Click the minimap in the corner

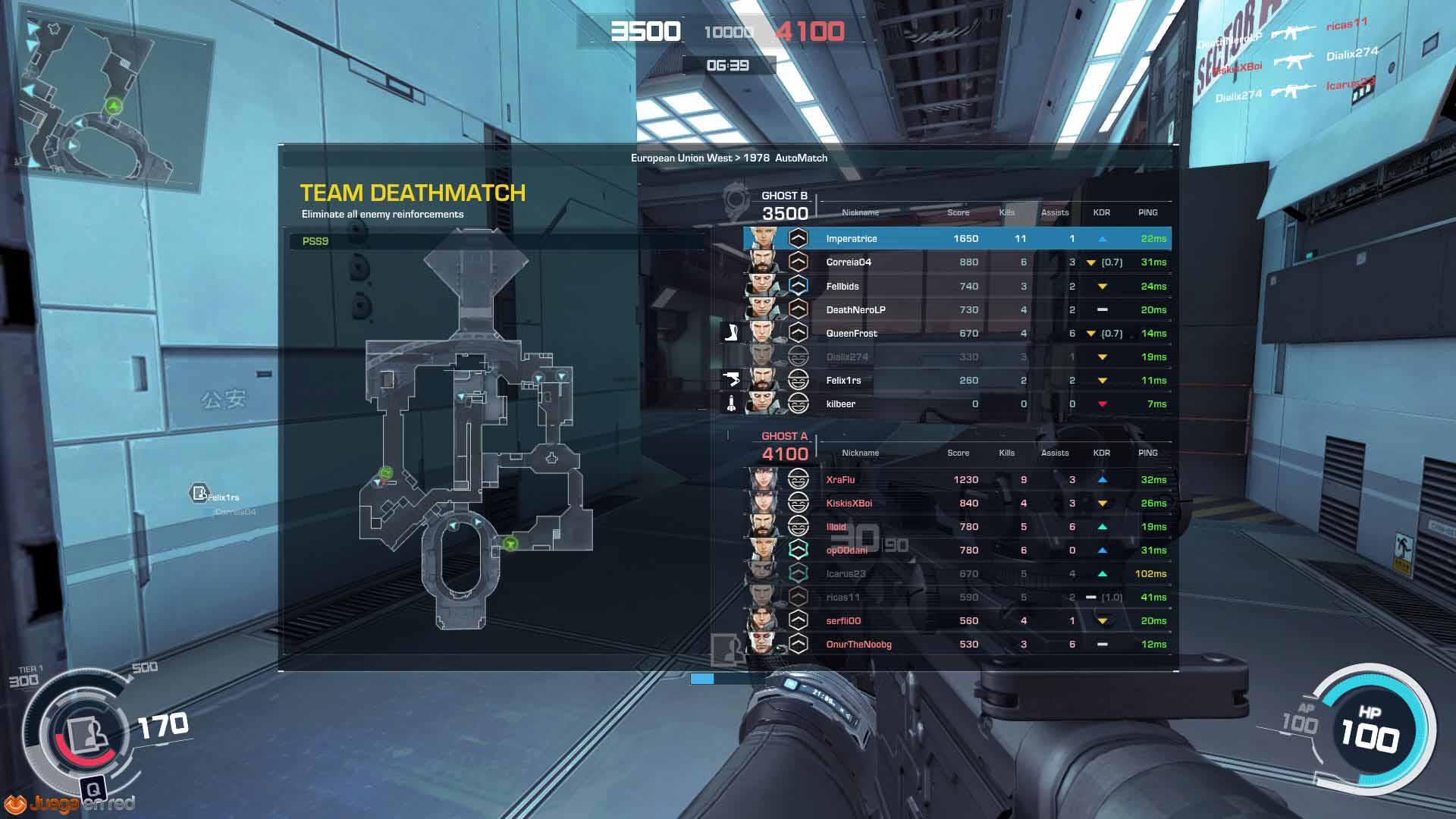point(114,102)
